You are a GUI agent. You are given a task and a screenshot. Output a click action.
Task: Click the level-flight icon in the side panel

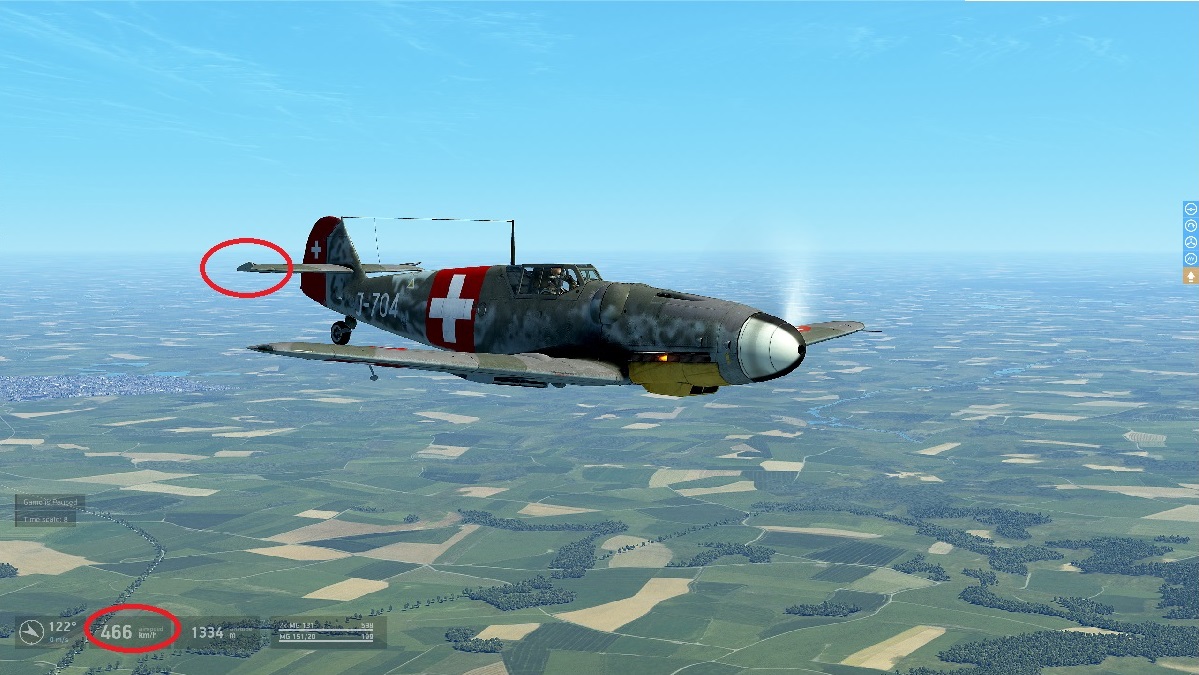(1191, 209)
